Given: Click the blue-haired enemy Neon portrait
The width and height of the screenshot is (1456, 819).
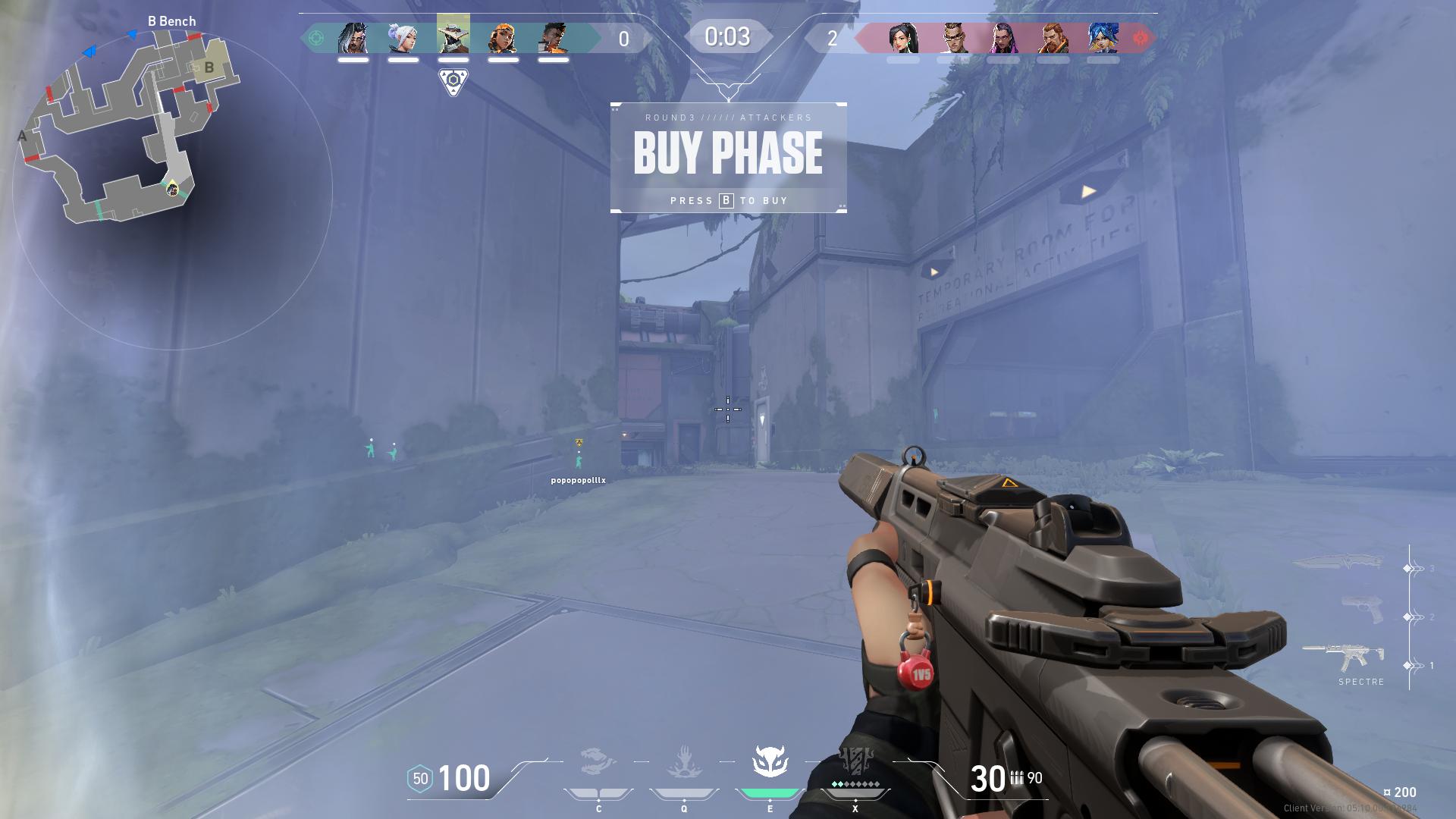Looking at the screenshot, I should 1103,37.
